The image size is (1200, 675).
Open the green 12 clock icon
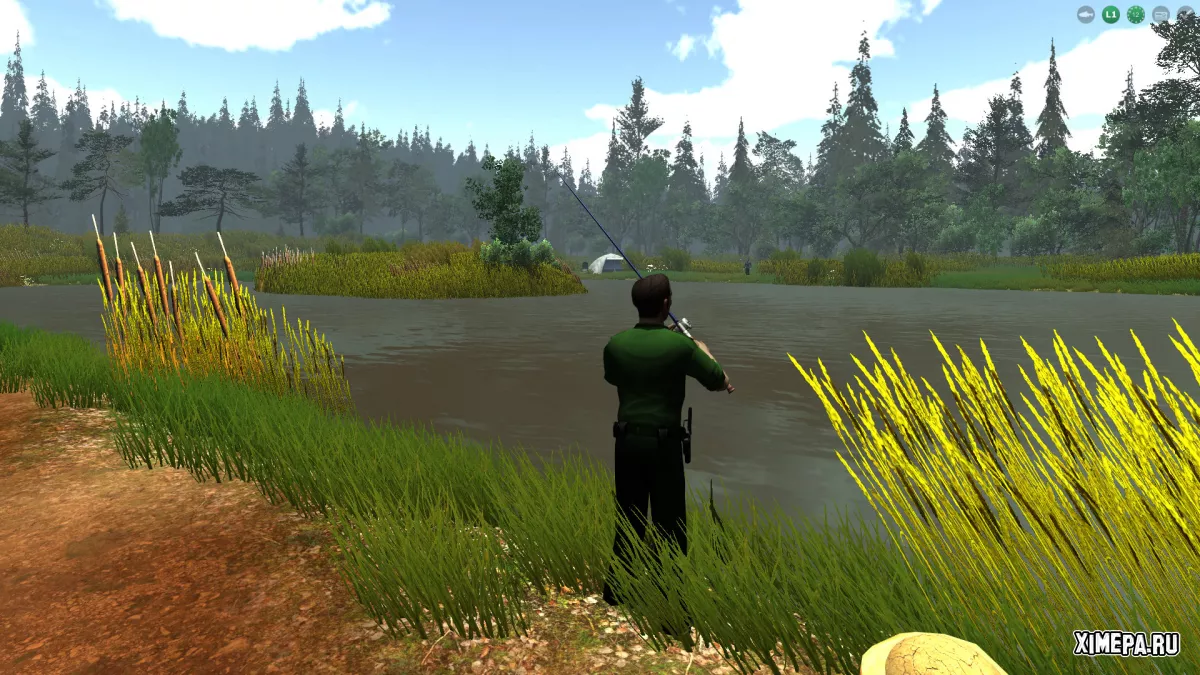tap(1136, 14)
